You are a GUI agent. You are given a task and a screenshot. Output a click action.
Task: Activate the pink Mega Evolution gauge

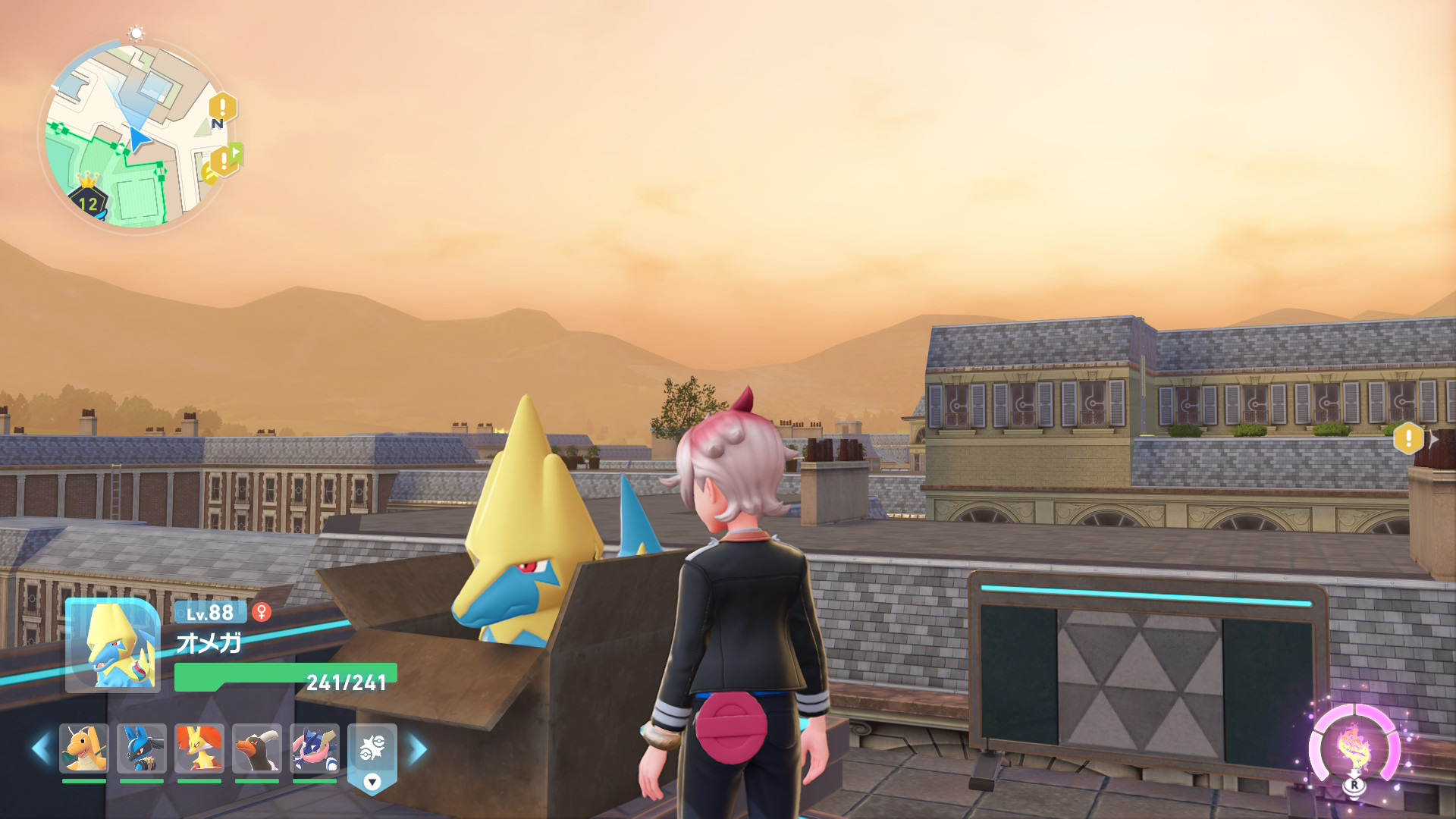pyautogui.click(x=1354, y=748)
